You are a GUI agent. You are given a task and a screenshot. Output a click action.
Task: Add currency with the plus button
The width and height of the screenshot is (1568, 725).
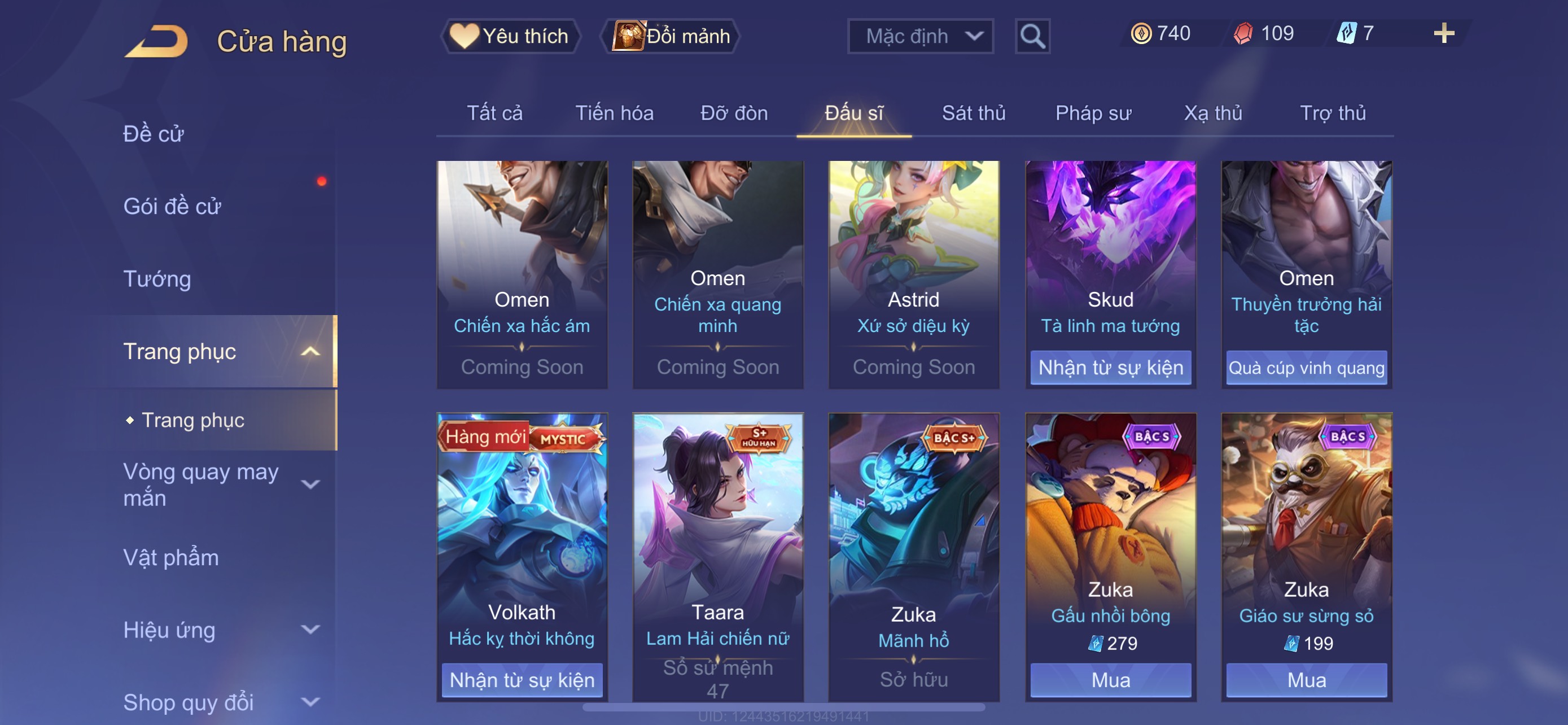tap(1443, 33)
